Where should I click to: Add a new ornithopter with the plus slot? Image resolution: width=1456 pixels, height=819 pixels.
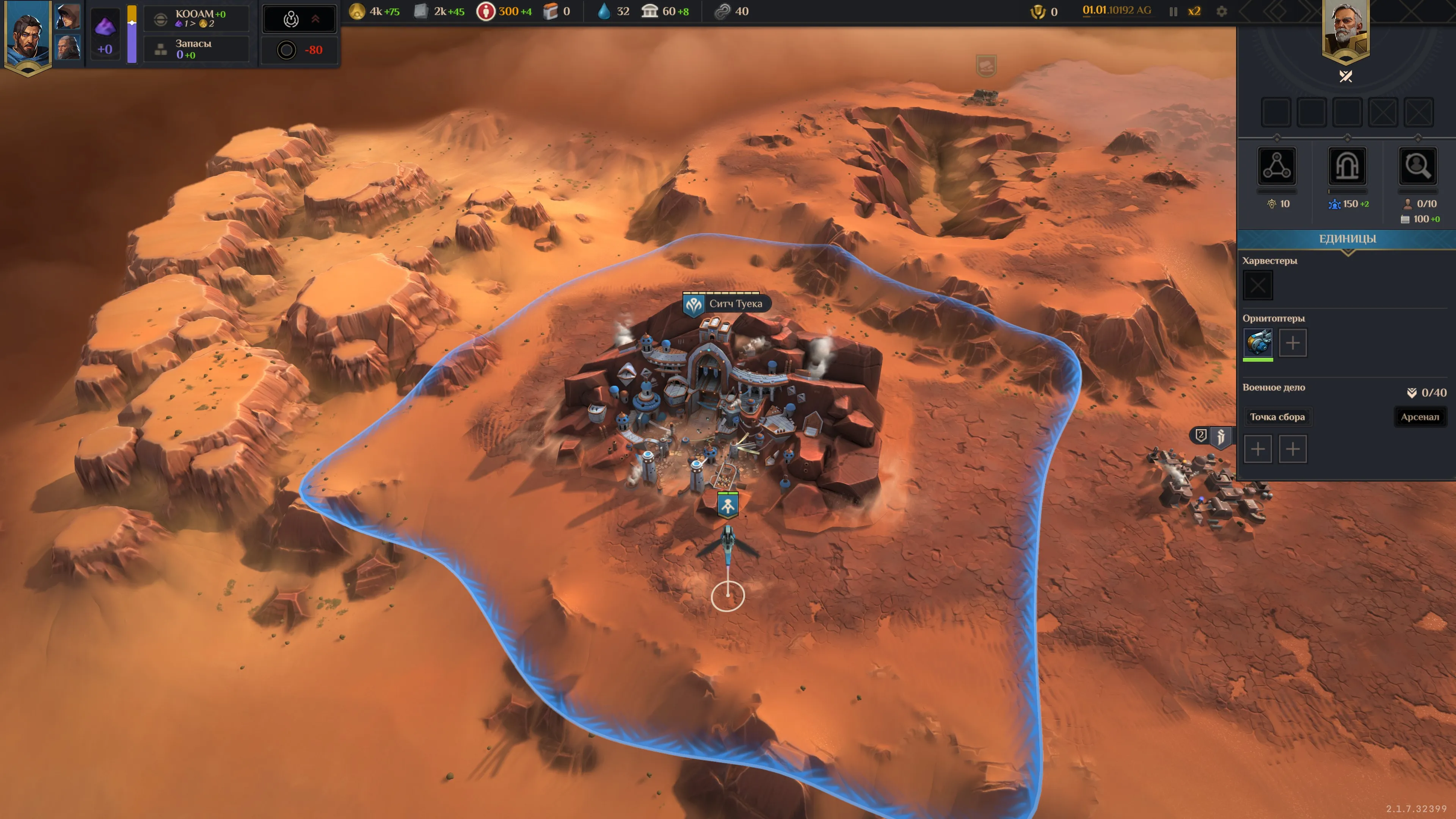click(x=1293, y=342)
